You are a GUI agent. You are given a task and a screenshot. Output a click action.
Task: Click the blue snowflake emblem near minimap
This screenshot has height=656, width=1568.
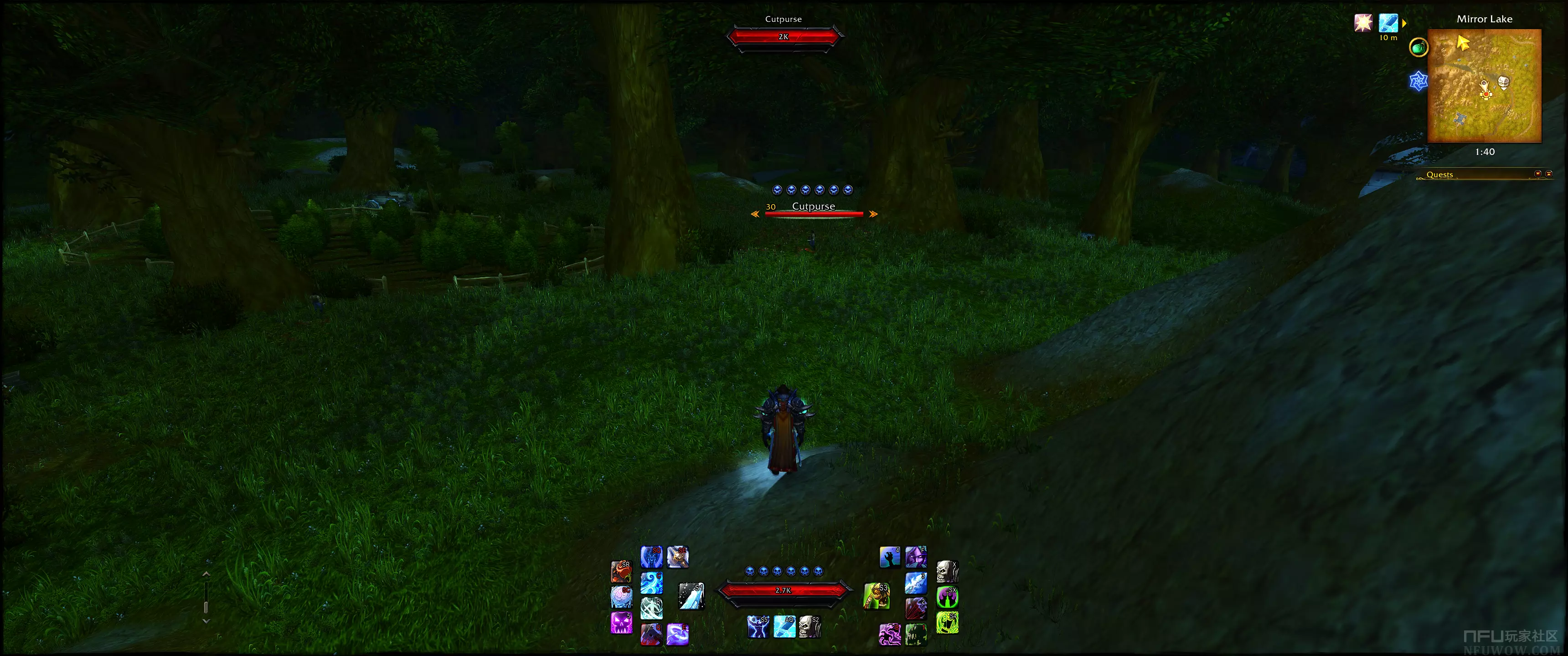point(1418,81)
